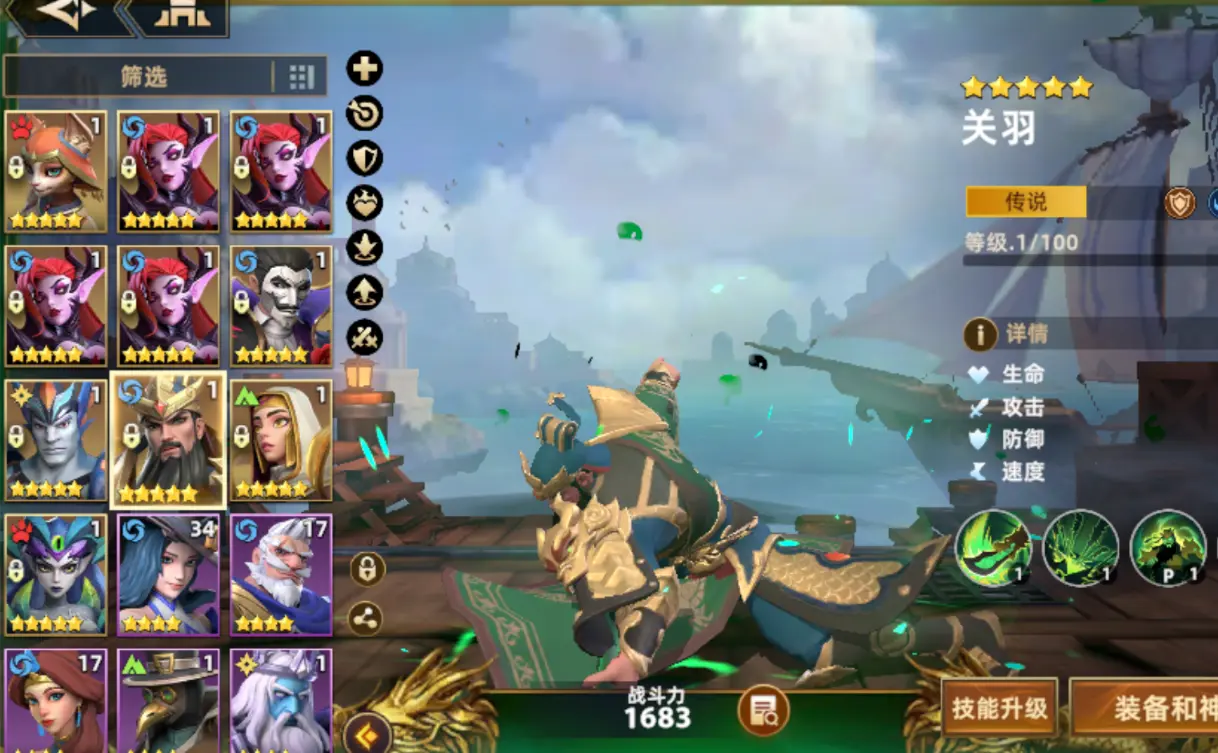View the passive skill icon marked P
This screenshot has height=753, width=1218.
(x=1167, y=547)
